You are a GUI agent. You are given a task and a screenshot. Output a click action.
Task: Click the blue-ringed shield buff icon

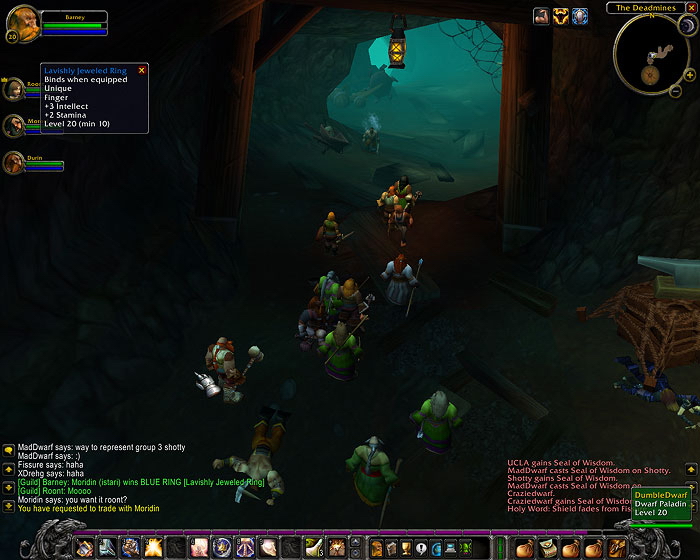point(580,16)
